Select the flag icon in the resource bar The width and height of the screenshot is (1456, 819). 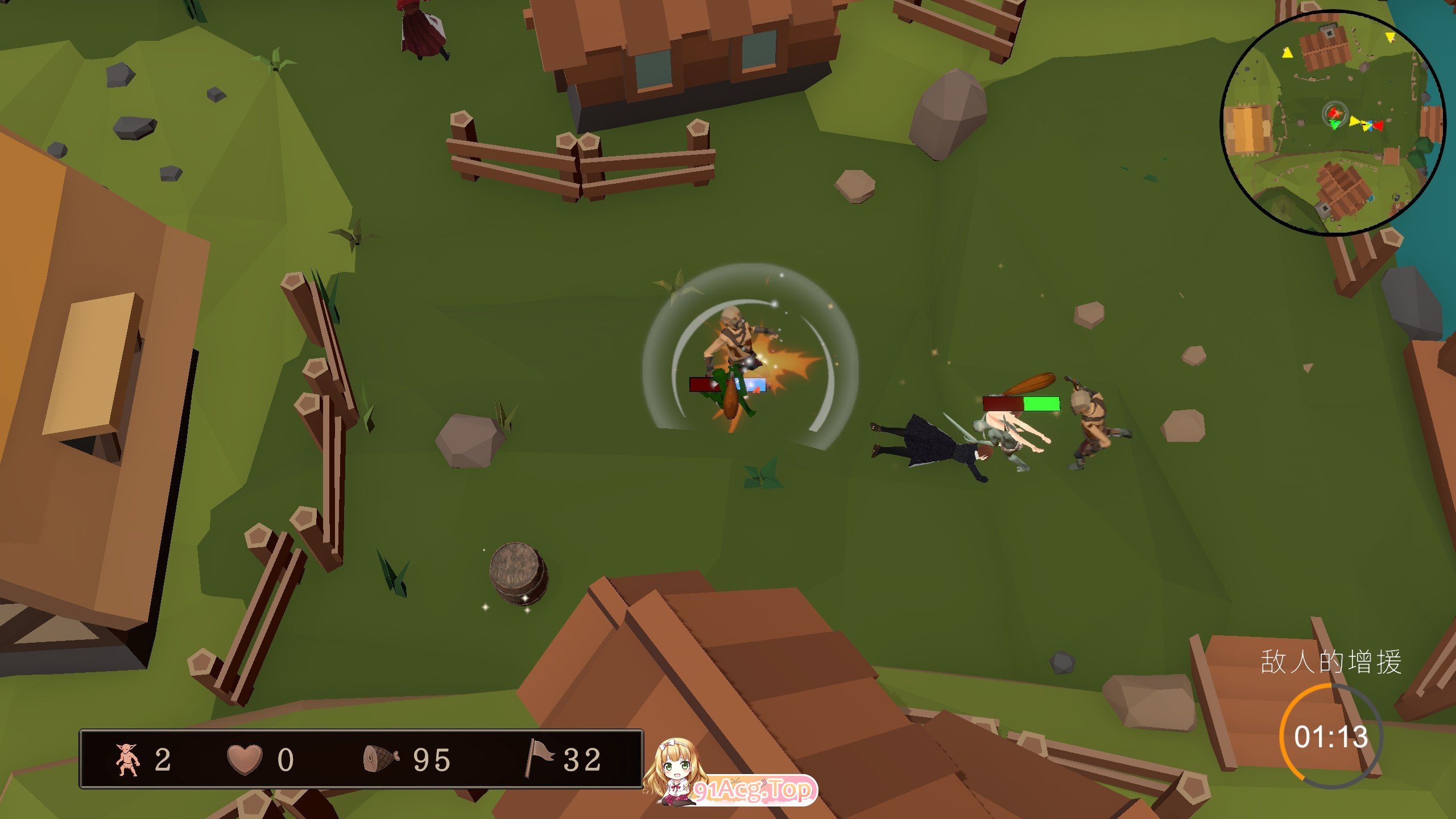pyautogui.click(x=537, y=757)
